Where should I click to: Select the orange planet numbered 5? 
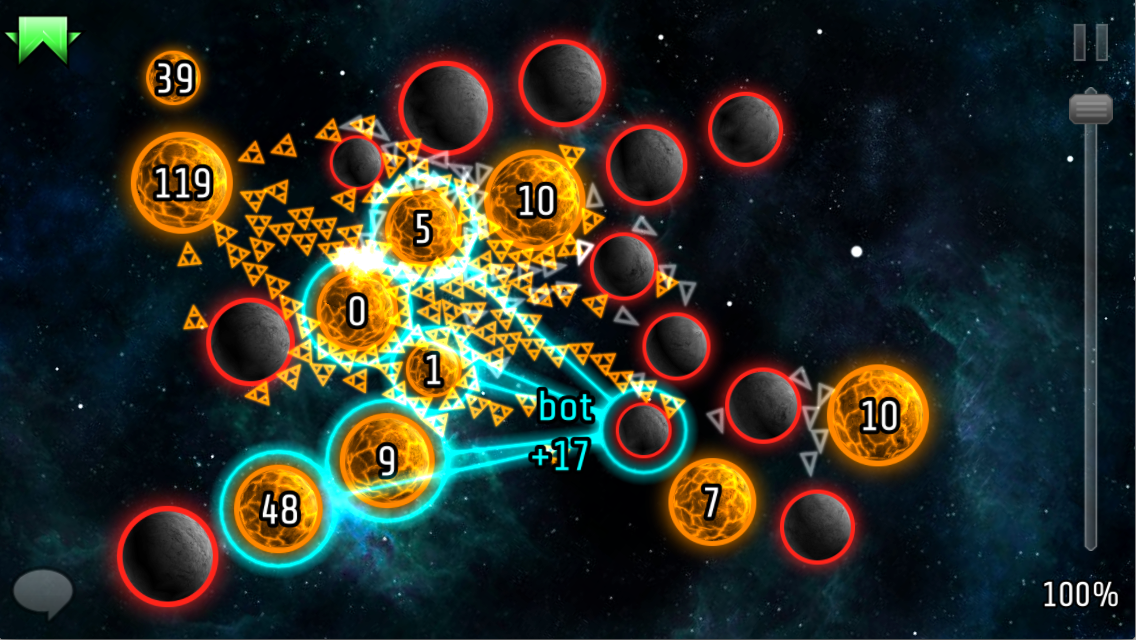point(422,228)
